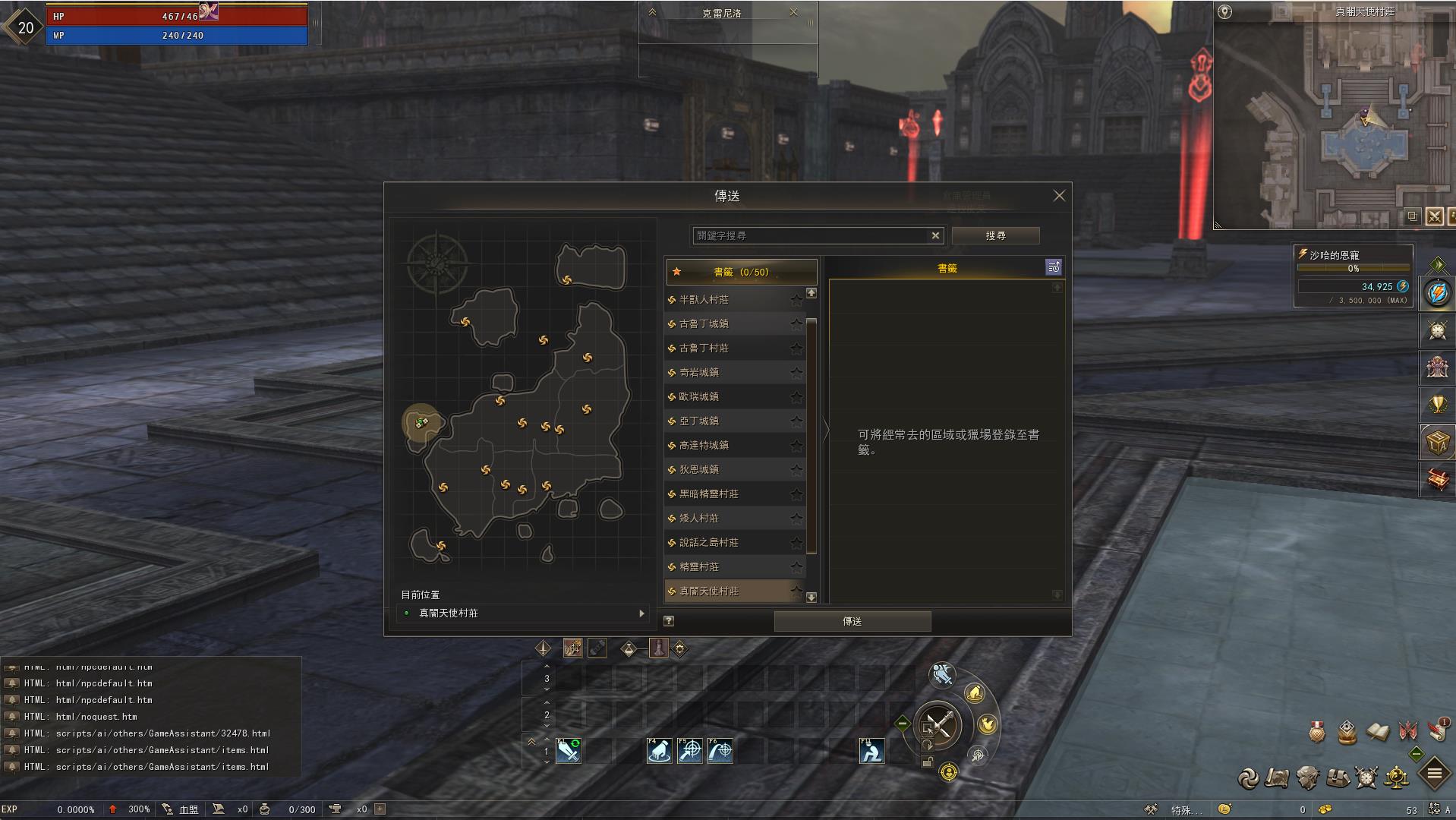
Task: Click the 搜尋 search button
Action: tap(995, 235)
